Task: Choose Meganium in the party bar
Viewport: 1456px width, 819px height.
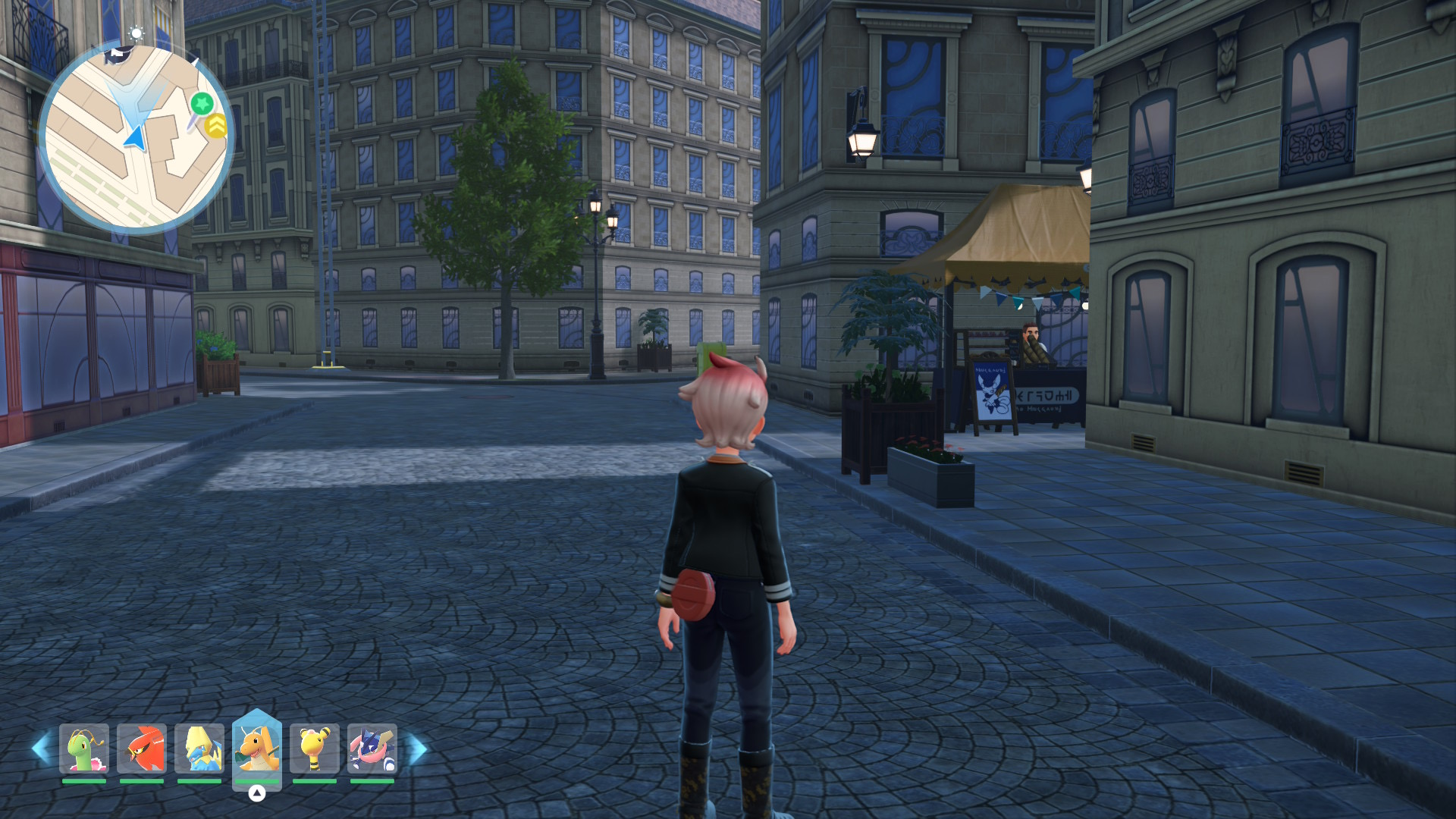Action: (84, 748)
